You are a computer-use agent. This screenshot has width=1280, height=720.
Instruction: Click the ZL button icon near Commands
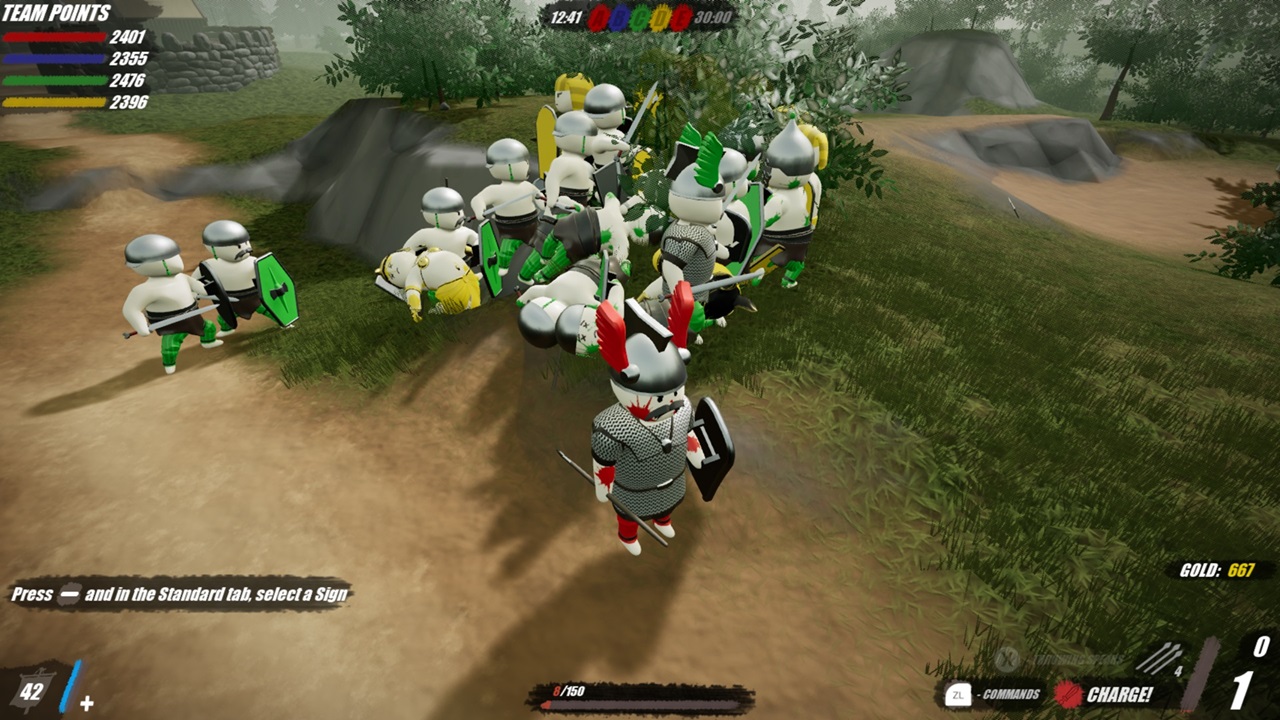pyautogui.click(x=957, y=692)
